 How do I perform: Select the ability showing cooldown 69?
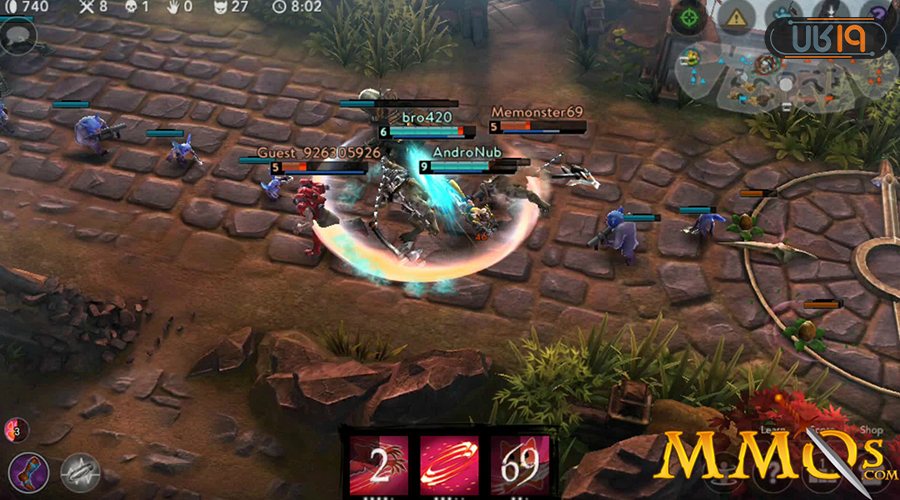tap(519, 465)
